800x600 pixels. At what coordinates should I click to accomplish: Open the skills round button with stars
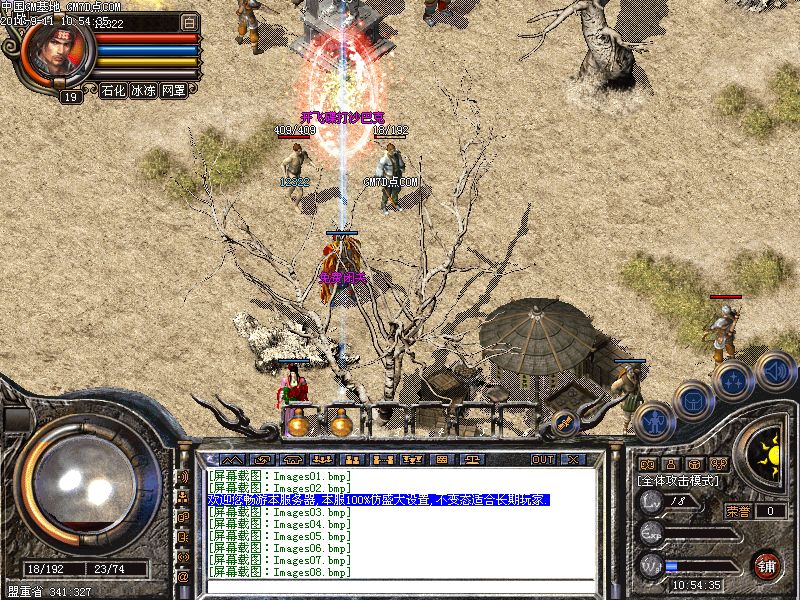click(733, 381)
